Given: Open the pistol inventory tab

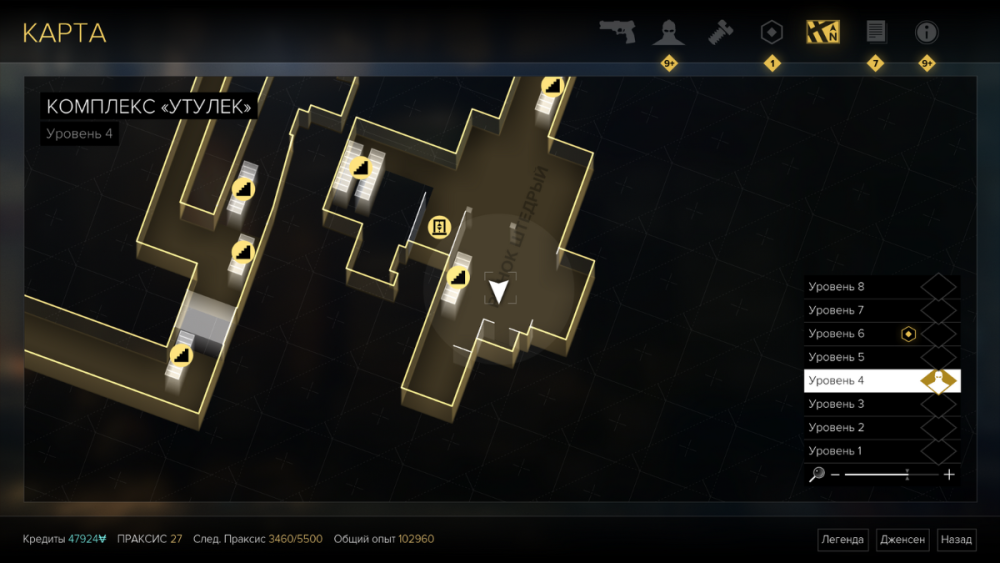Looking at the screenshot, I should coord(617,31).
